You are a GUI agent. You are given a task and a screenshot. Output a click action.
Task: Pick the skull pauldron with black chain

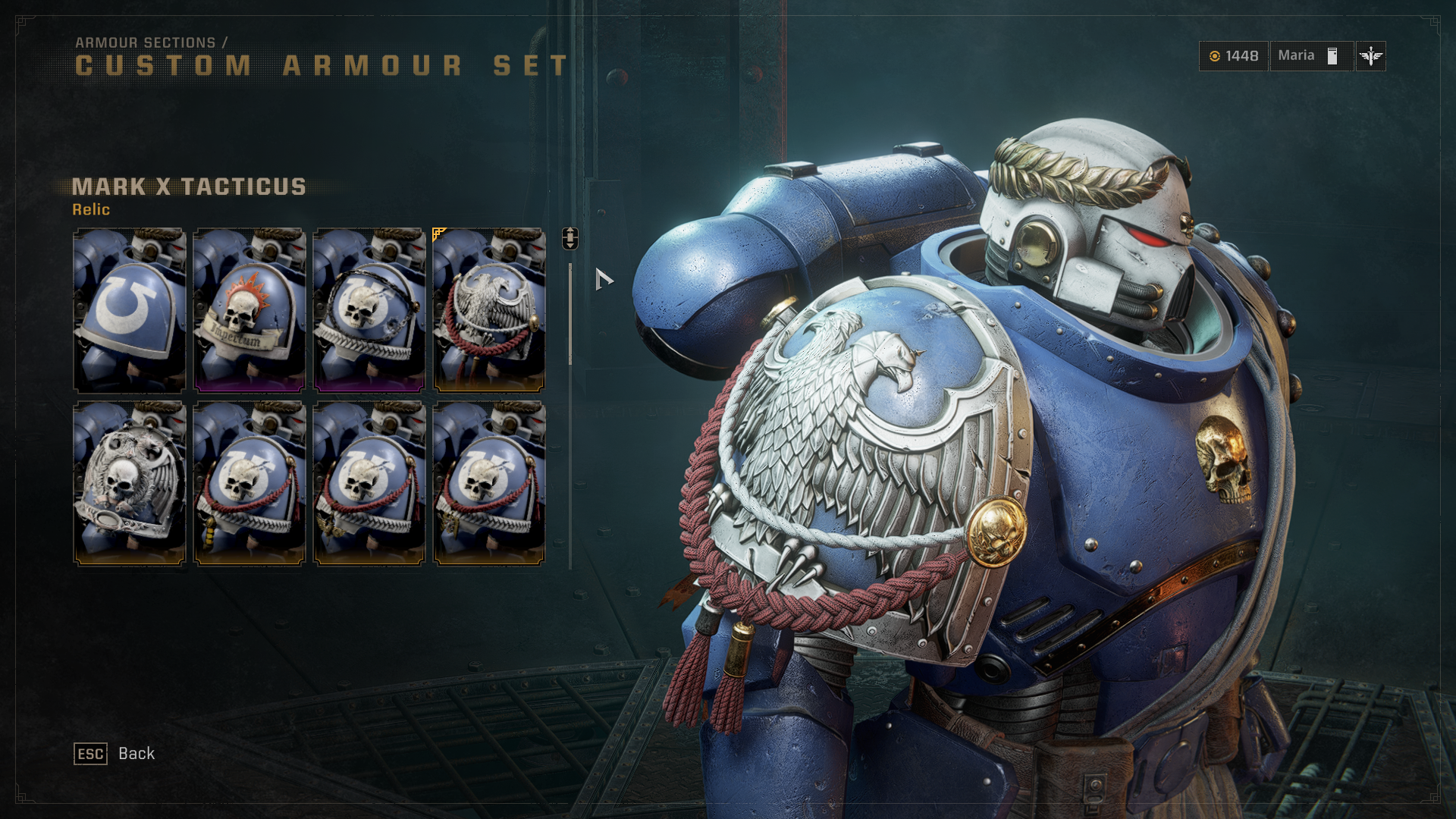[x=369, y=309]
